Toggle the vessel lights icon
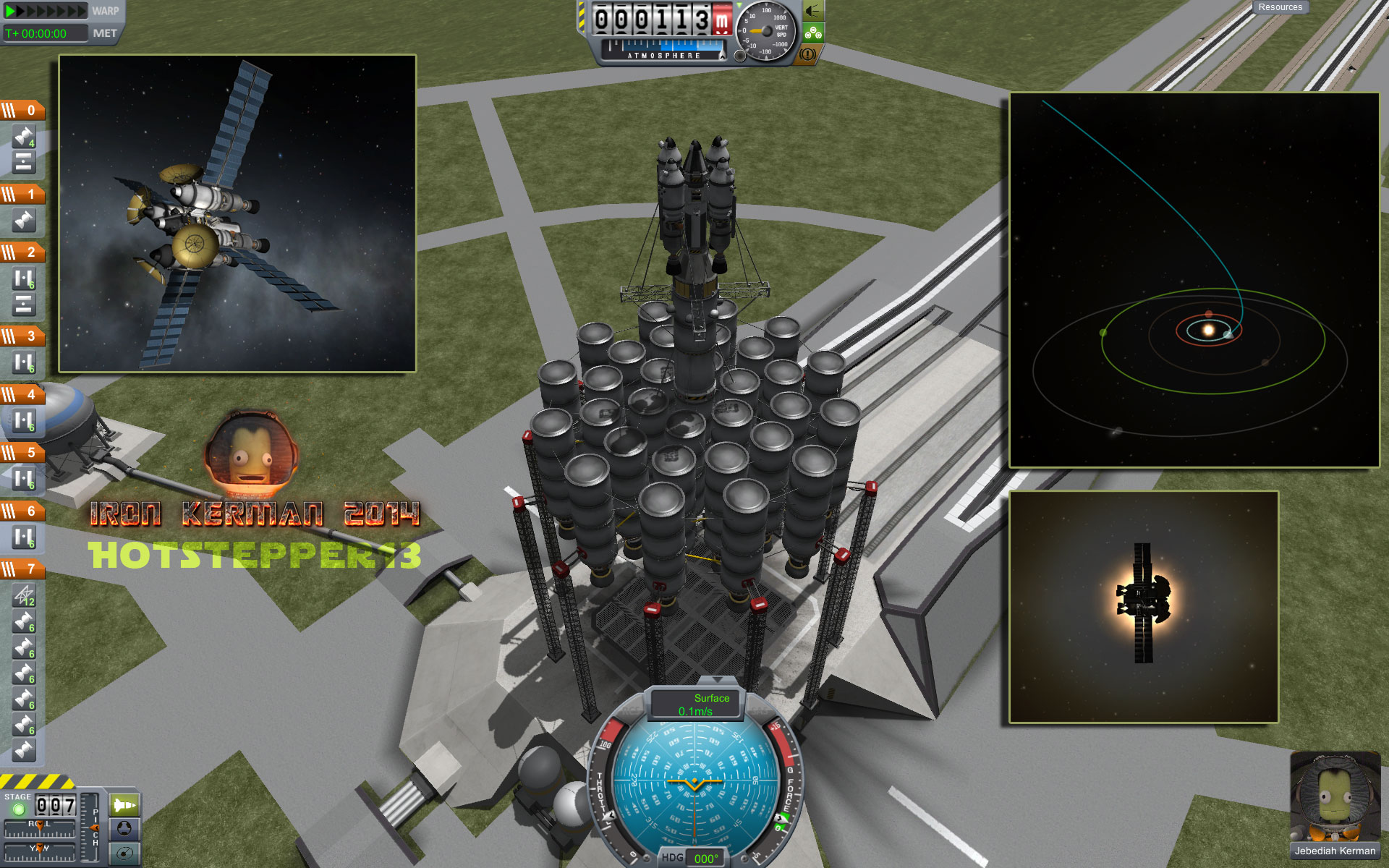This screenshot has width=1389, height=868. click(x=813, y=11)
